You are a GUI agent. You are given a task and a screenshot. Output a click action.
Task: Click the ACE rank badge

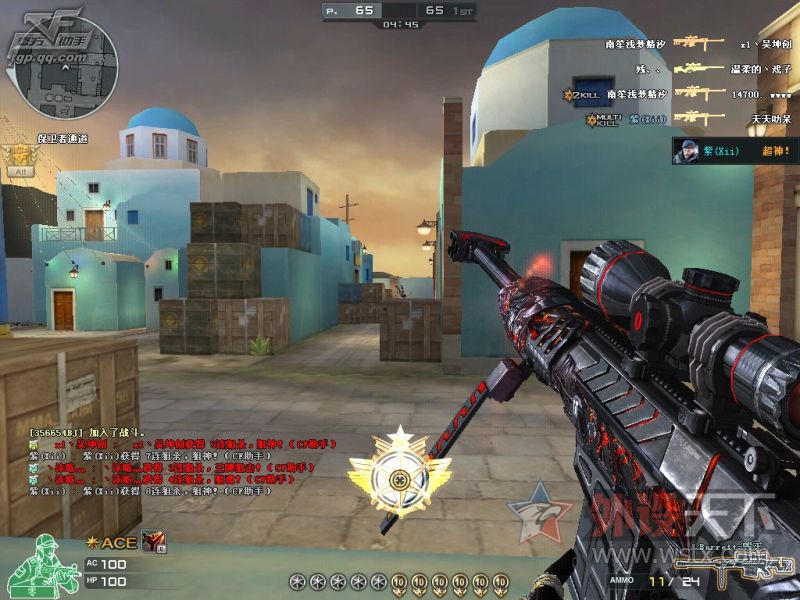111,542
